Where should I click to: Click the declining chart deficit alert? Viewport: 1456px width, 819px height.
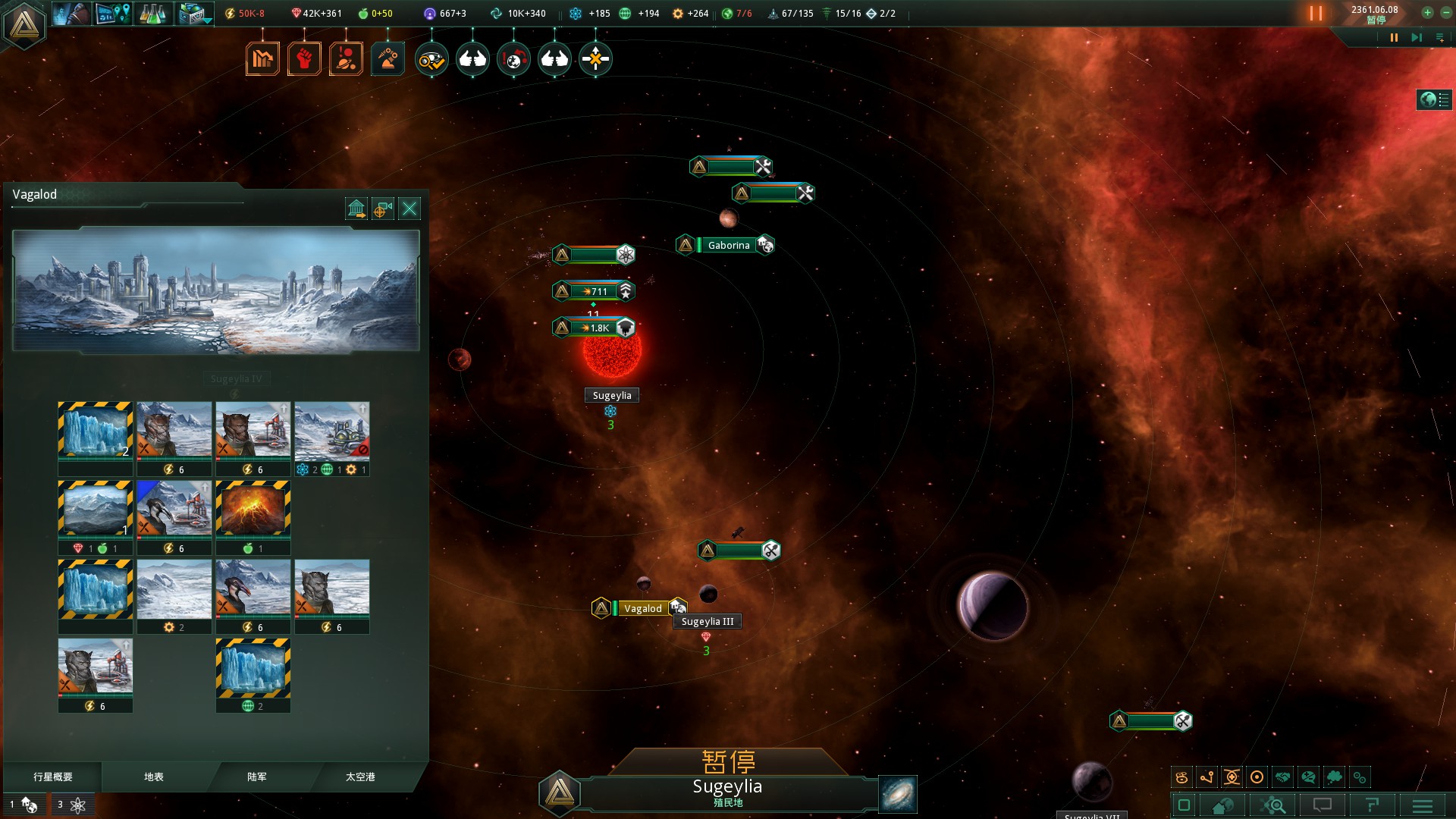coord(262,58)
